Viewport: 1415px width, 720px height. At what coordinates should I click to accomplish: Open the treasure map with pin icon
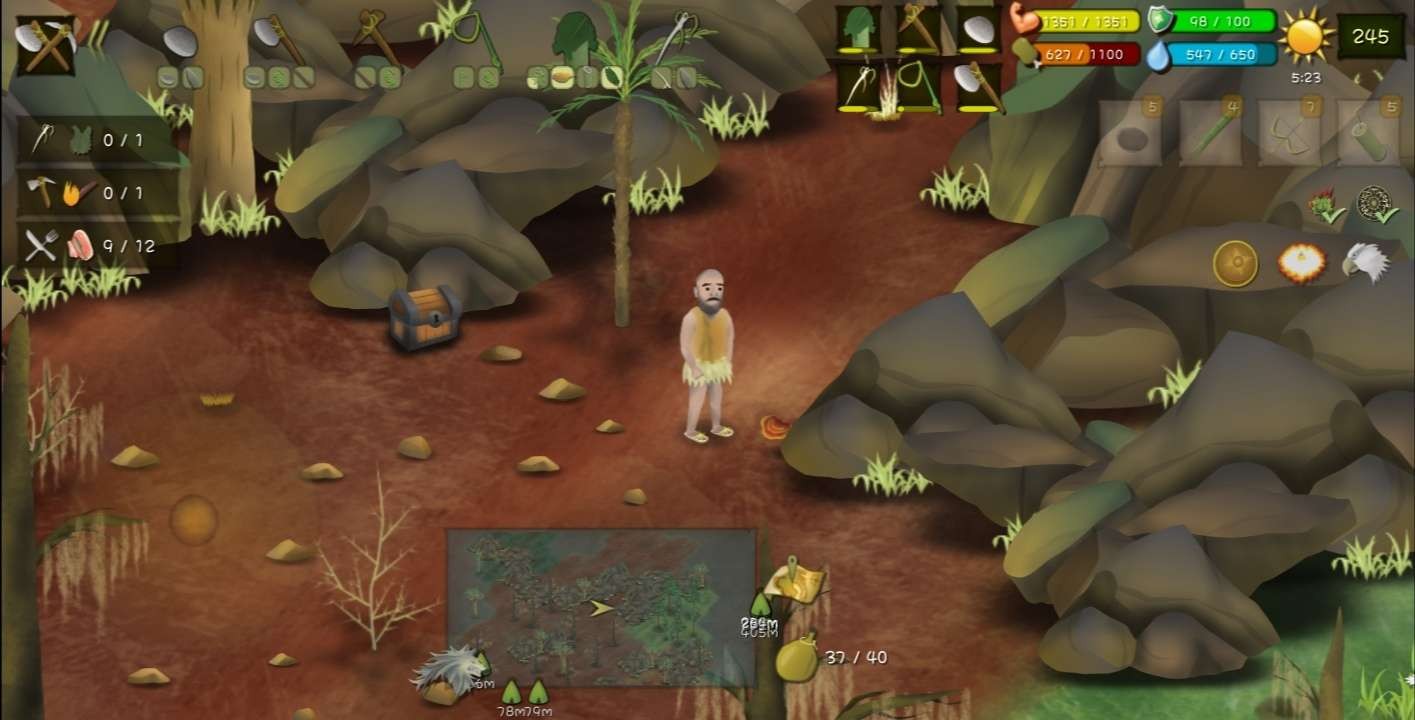(x=795, y=583)
